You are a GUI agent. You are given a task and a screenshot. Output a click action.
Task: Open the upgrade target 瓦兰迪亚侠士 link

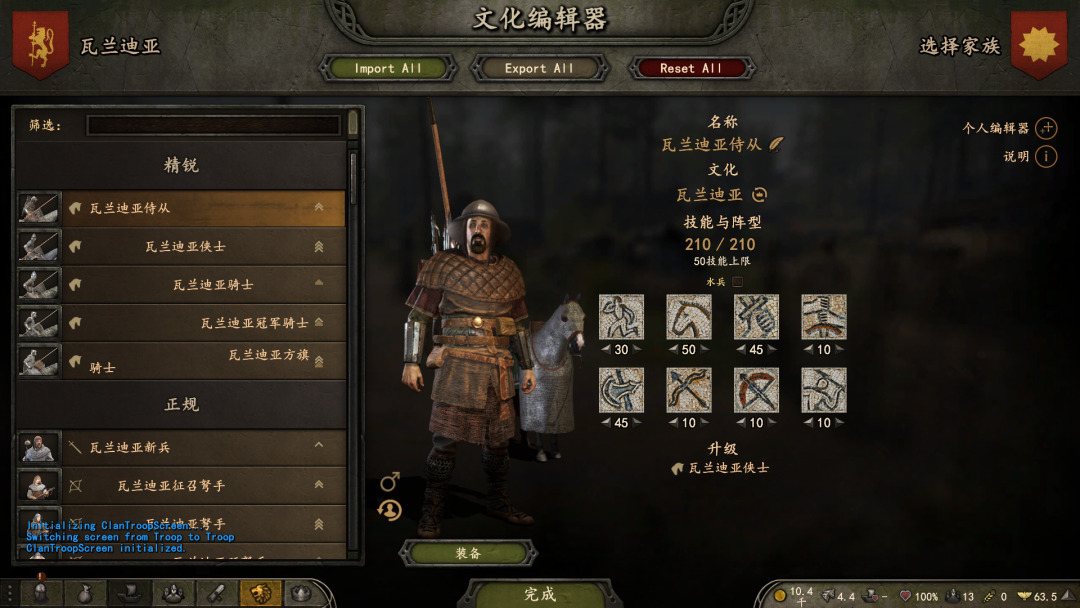(x=728, y=467)
